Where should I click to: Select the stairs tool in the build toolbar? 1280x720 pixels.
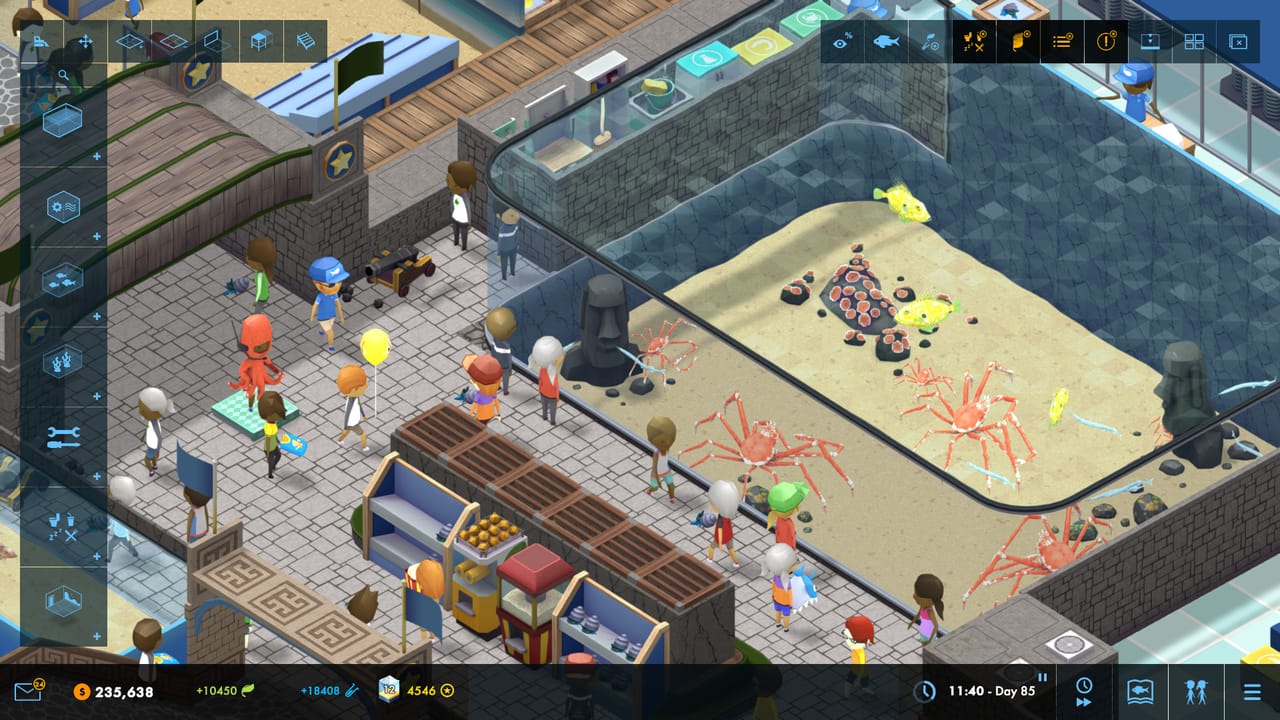point(306,41)
